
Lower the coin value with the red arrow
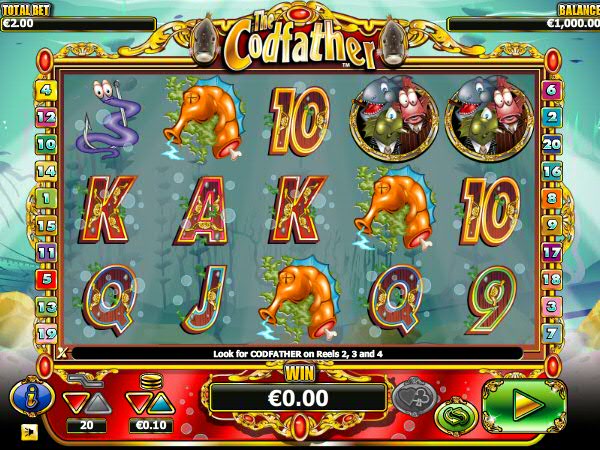(x=137, y=403)
